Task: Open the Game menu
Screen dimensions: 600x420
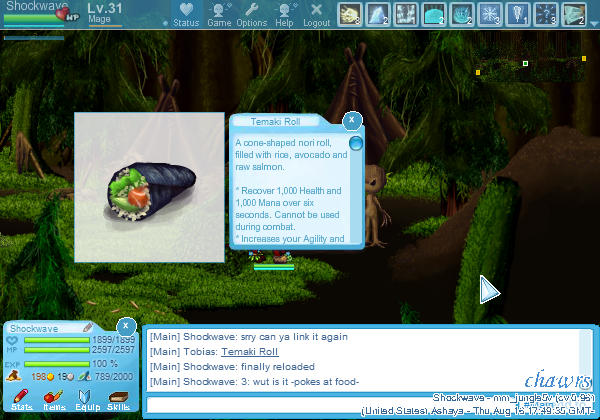Action: coord(219,14)
